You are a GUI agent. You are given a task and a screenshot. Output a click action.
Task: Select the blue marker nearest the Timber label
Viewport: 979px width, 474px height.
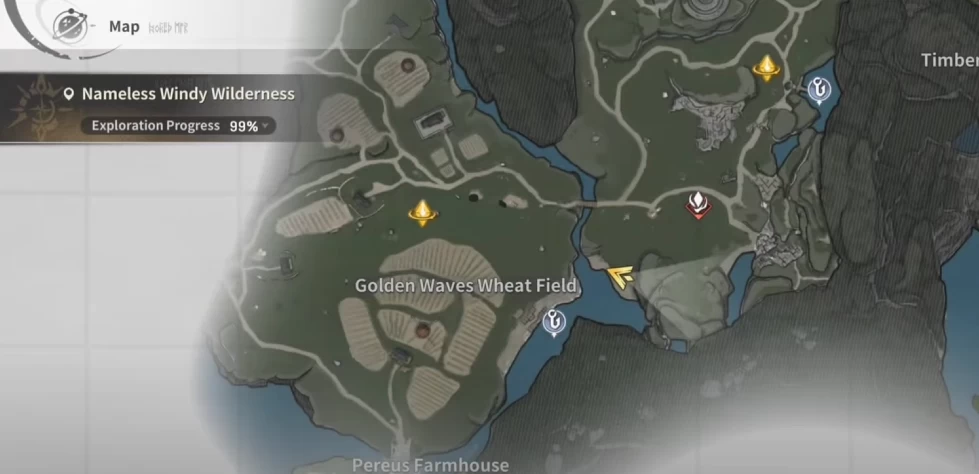click(820, 91)
